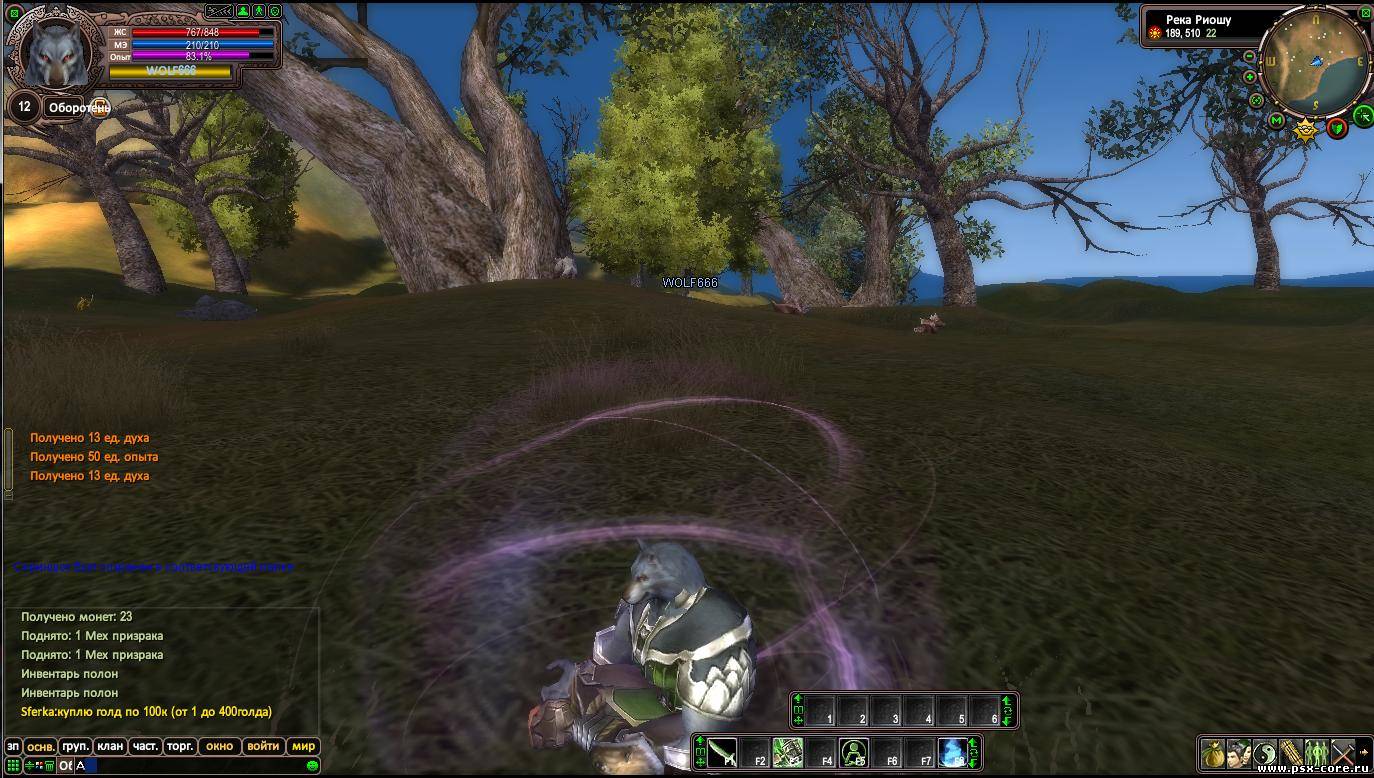Image resolution: width=1374 pixels, height=778 pixels.
Task: Activate the F1 green blade skill
Action: (x=722, y=753)
